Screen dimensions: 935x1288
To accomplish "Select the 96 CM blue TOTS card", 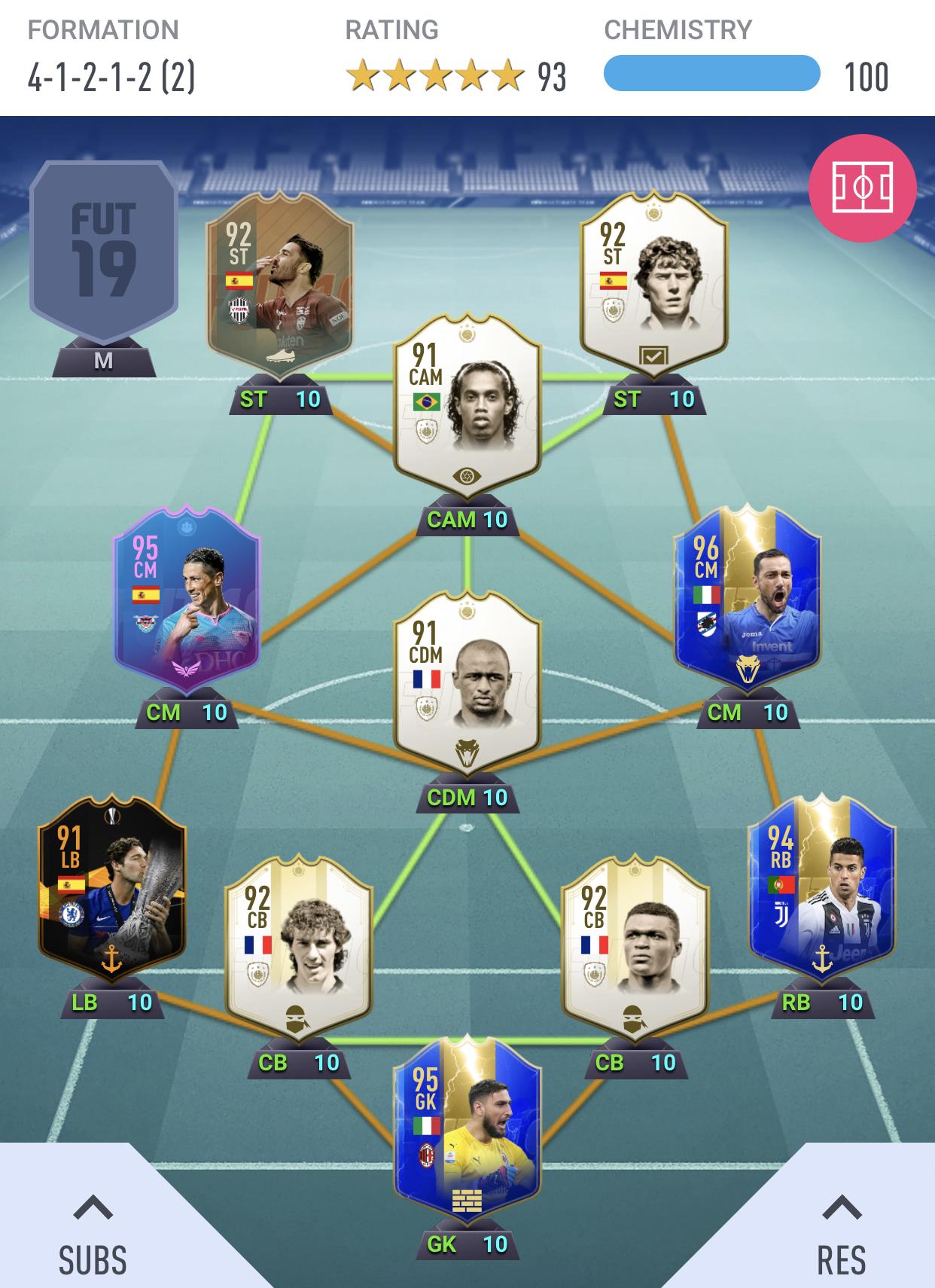I will click(747, 603).
